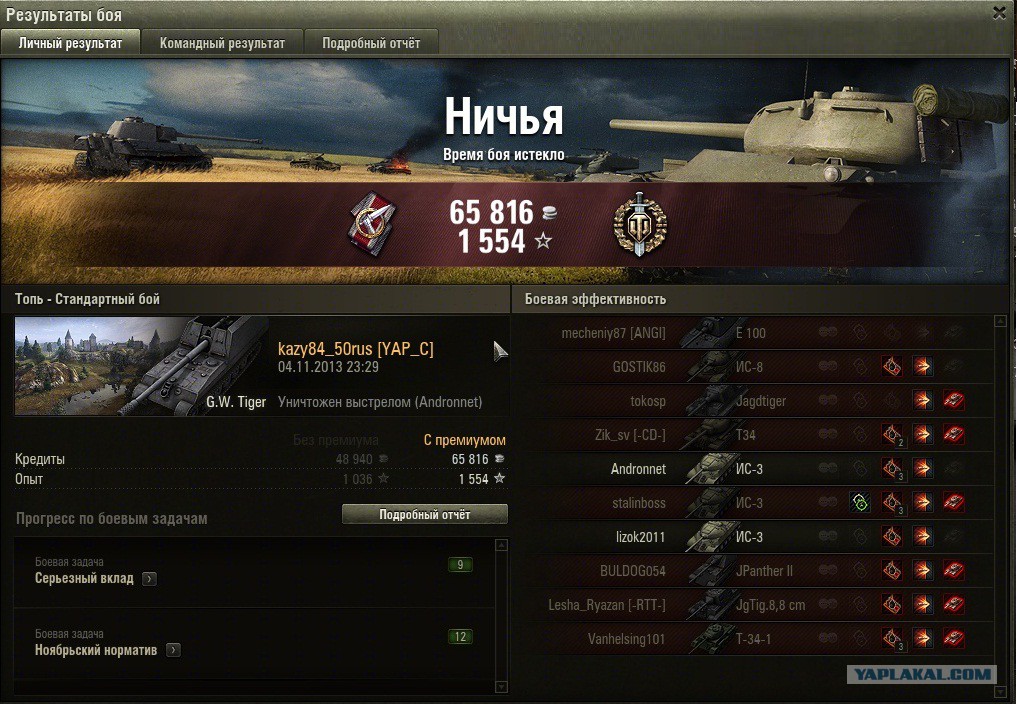Select the Личный результат tab
This screenshot has width=1017, height=704.
pyautogui.click(x=70, y=43)
